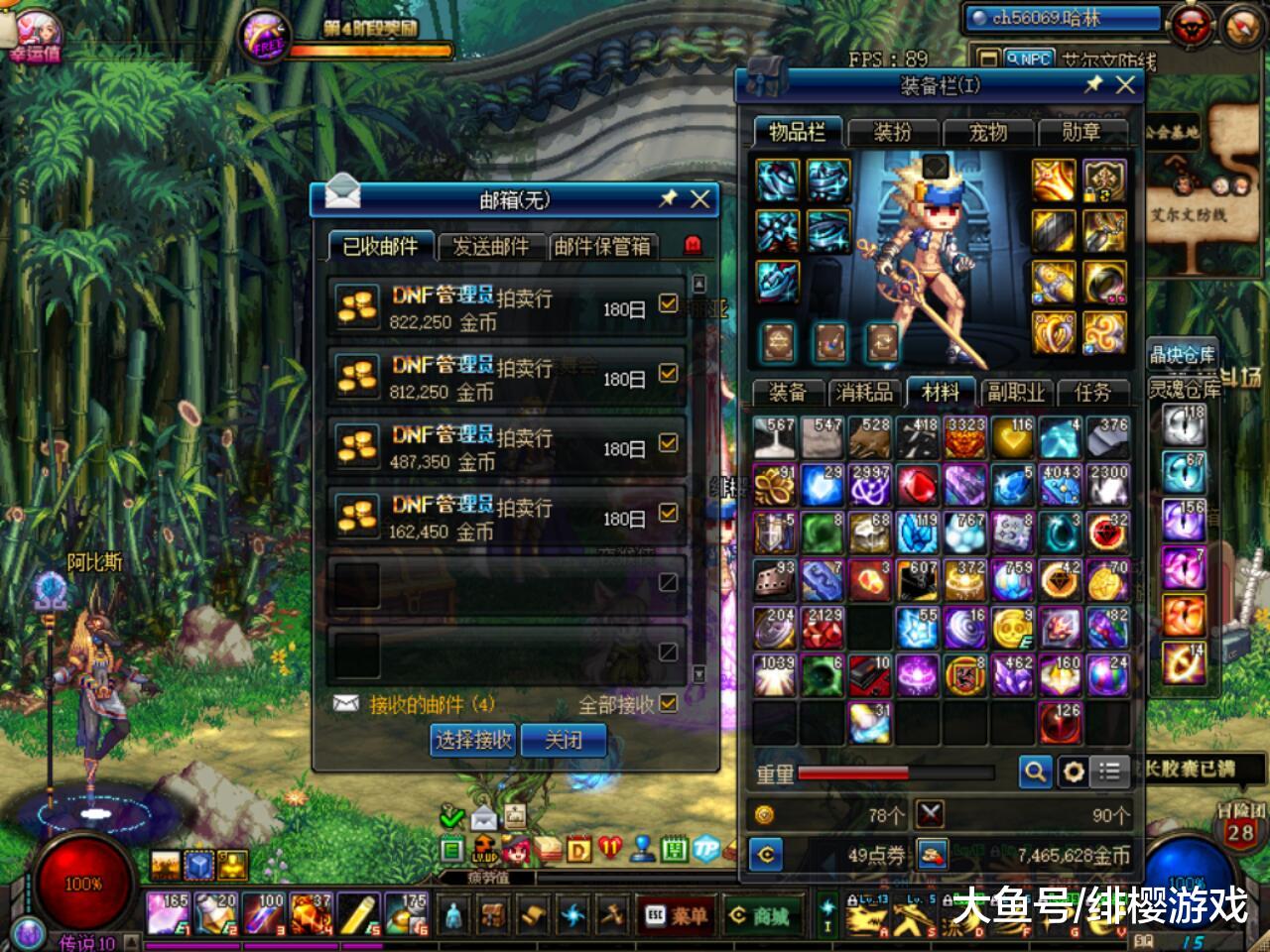Click the 关闭 button in mailbox
1270x952 pixels.
(564, 740)
